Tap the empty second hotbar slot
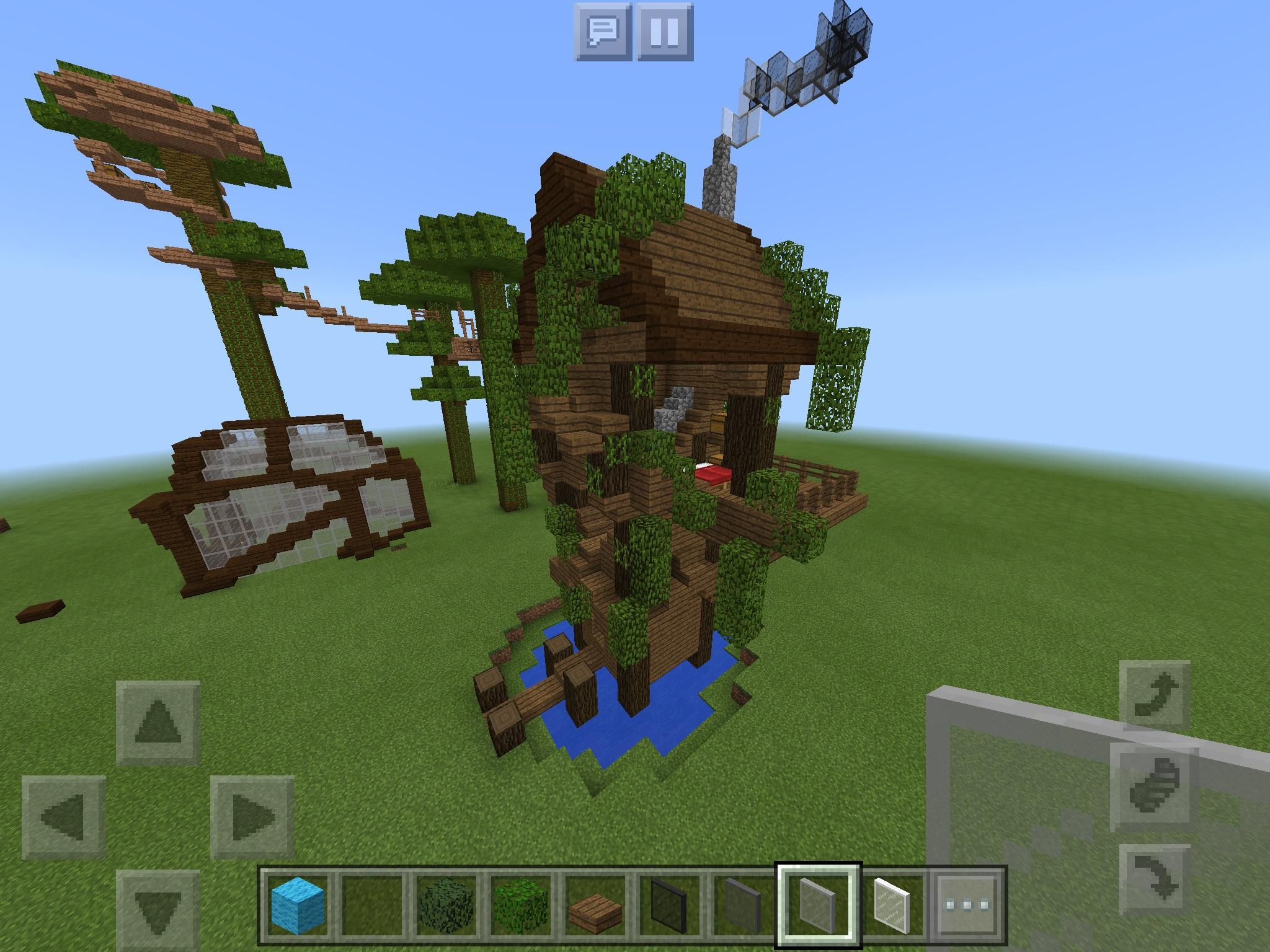 [x=373, y=905]
